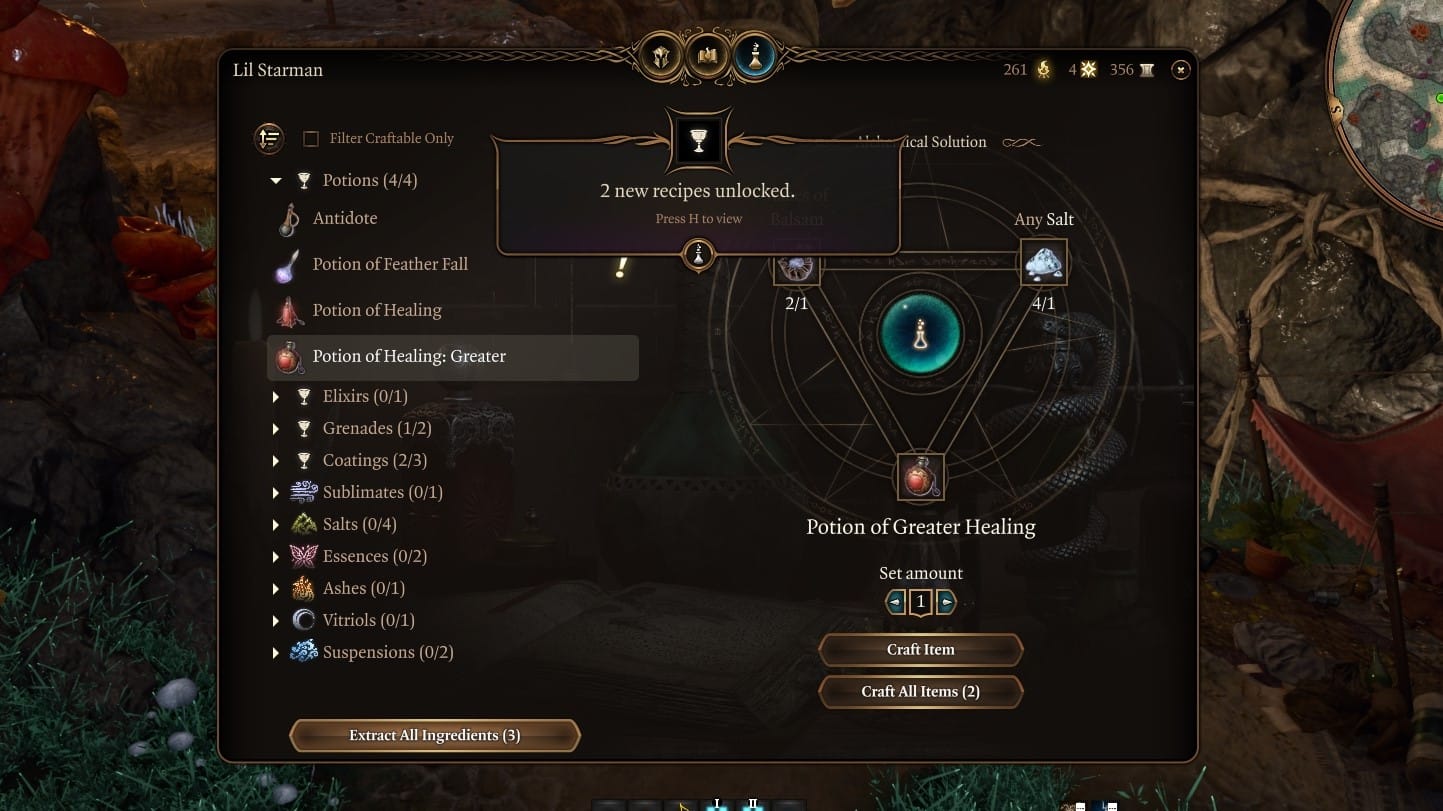Screen dimensions: 1443x811
Task: Increase Set amount with right arrow
Action: [946, 601]
